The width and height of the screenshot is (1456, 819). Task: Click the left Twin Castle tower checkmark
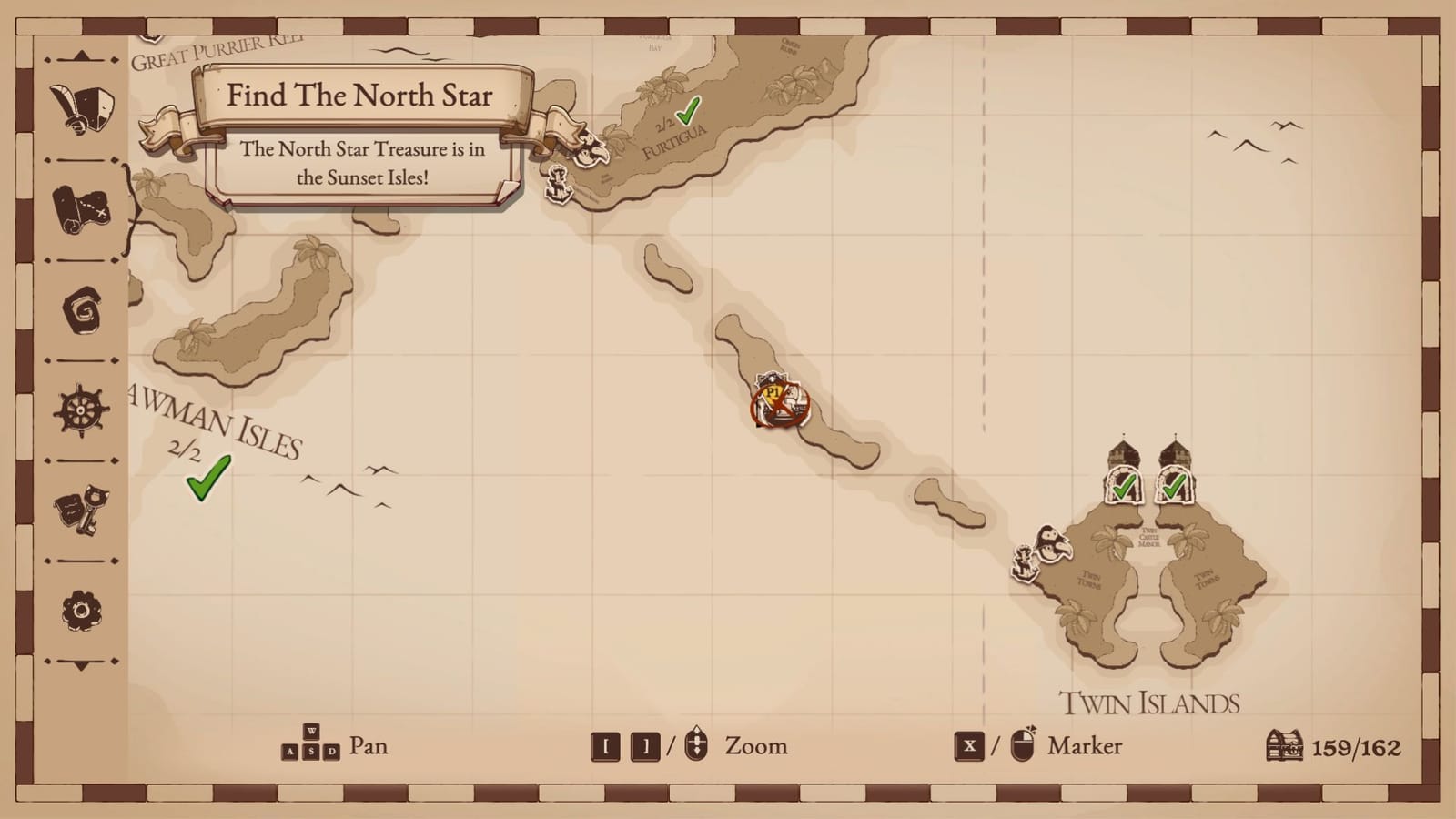point(1126,487)
